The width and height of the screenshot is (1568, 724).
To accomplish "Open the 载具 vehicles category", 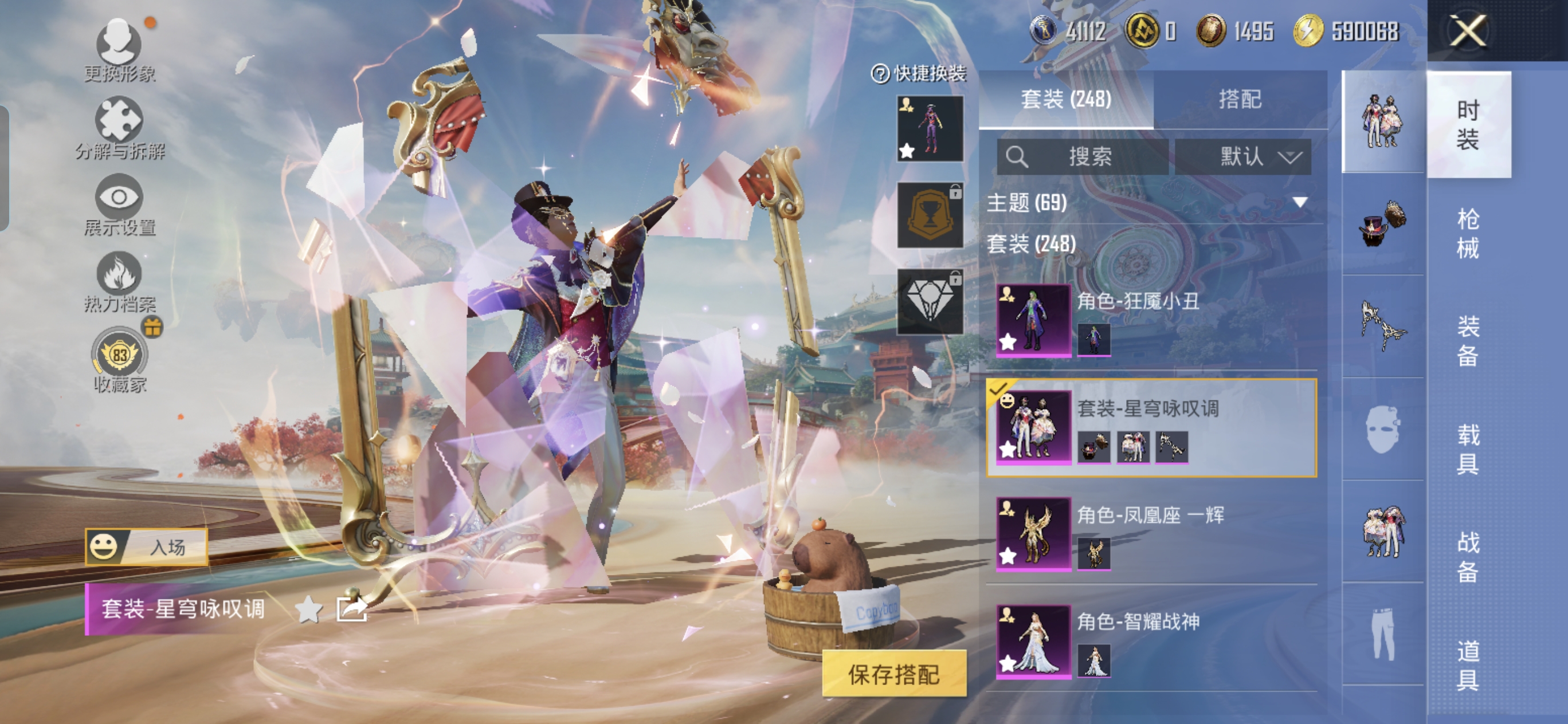I will 1468,449.
